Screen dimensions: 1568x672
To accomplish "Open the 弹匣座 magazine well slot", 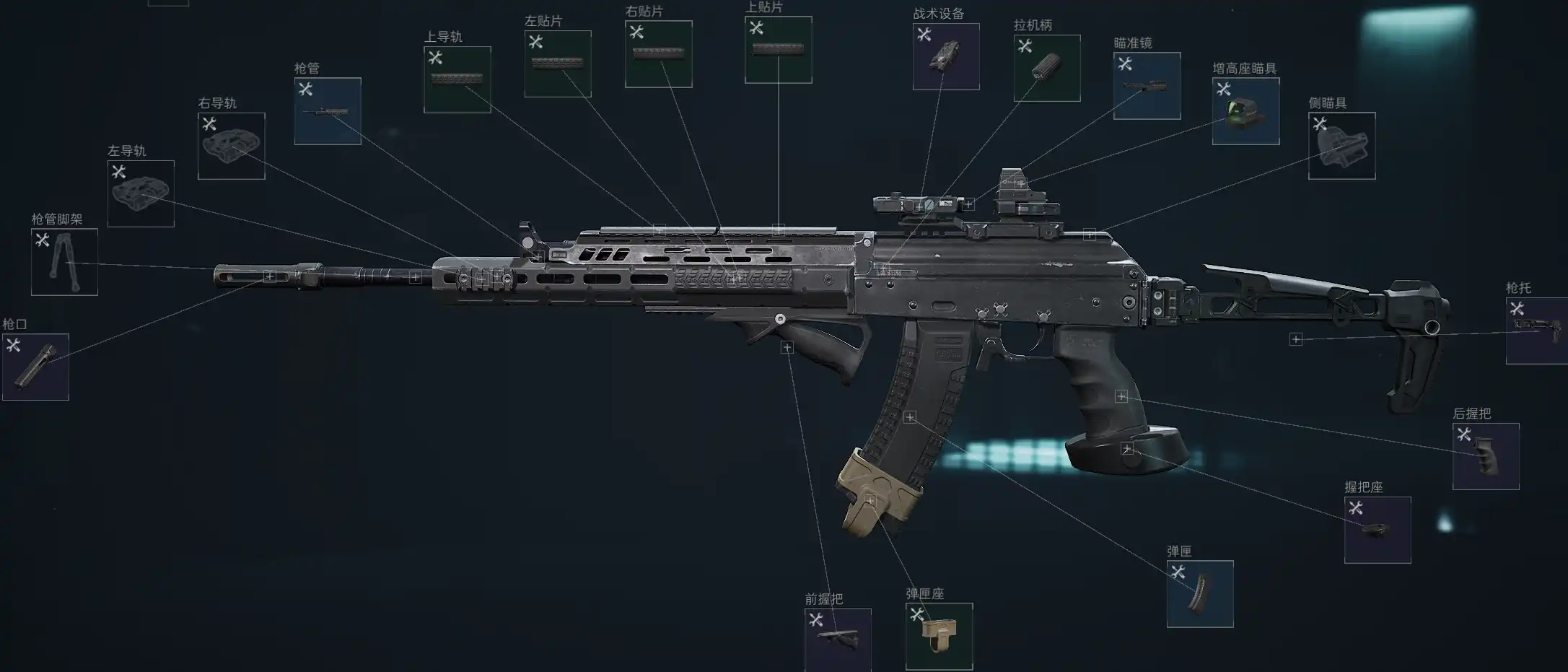I will tap(939, 636).
